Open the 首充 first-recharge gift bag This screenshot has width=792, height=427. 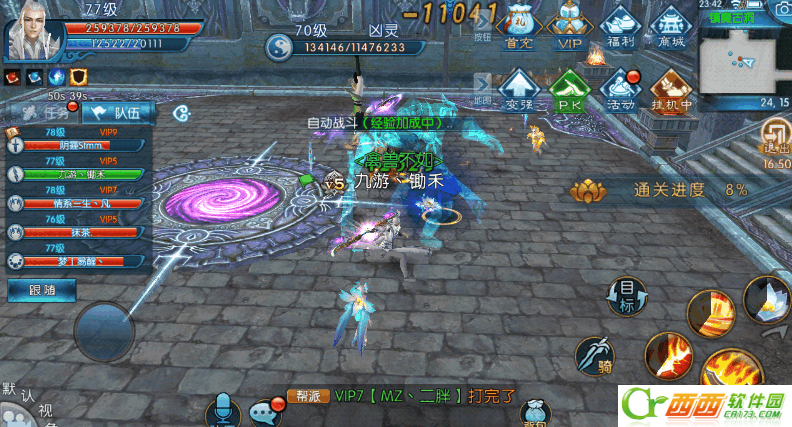tap(518, 25)
